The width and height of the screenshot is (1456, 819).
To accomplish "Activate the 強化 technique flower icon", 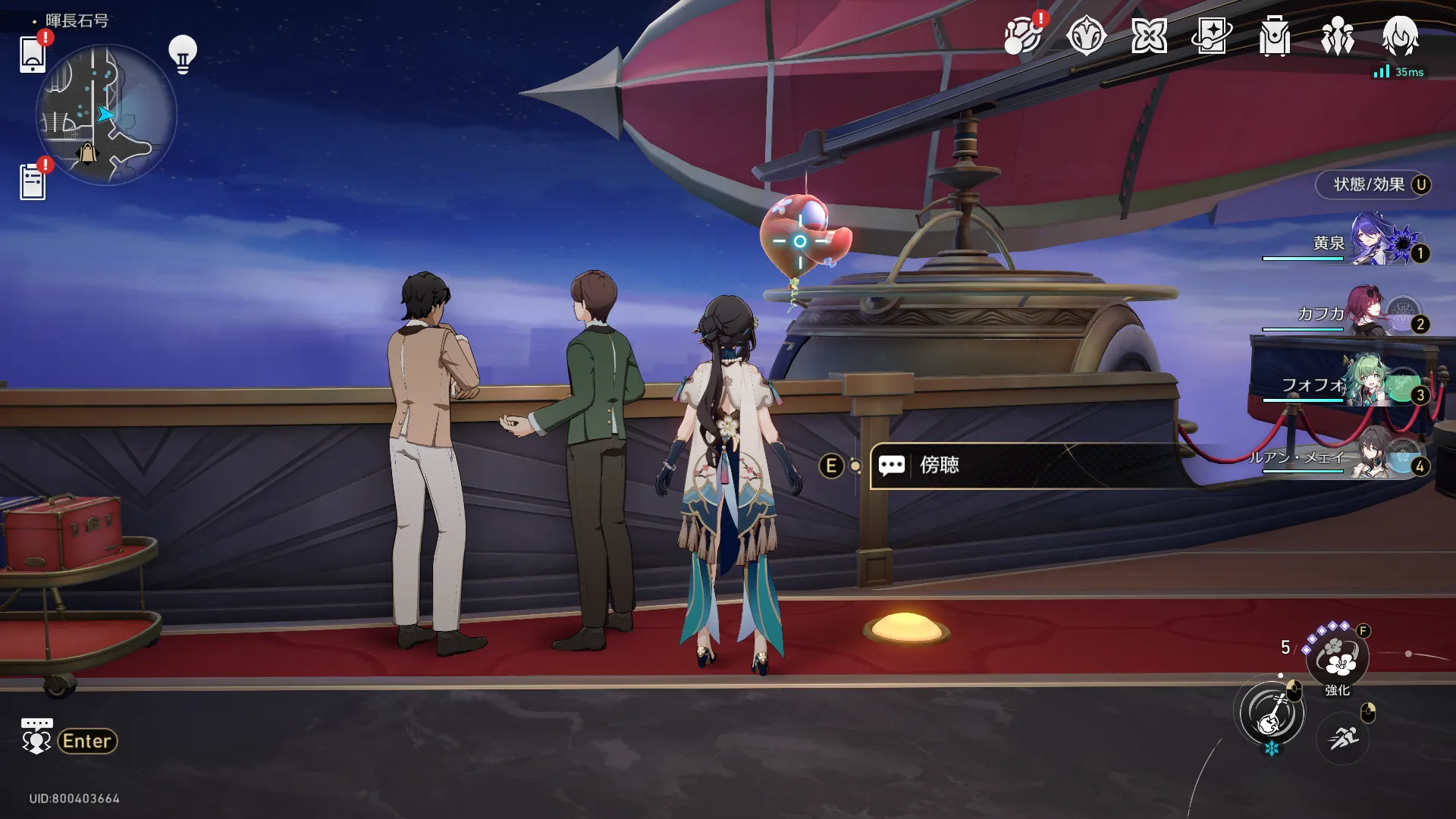I will click(1338, 658).
